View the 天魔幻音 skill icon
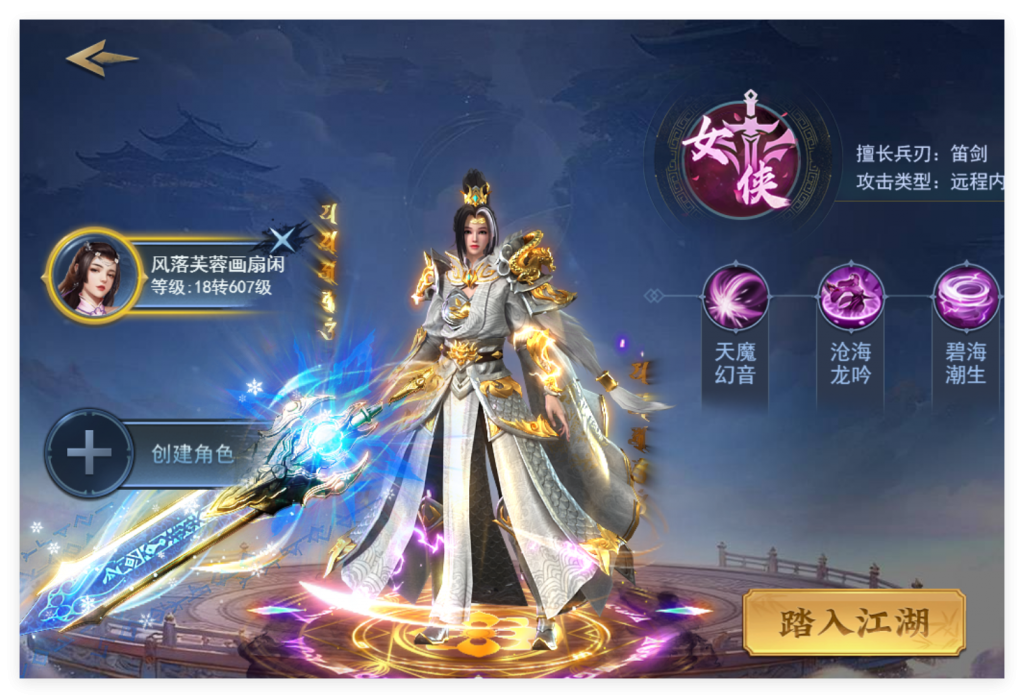The width and height of the screenshot is (1024, 698). (735, 298)
